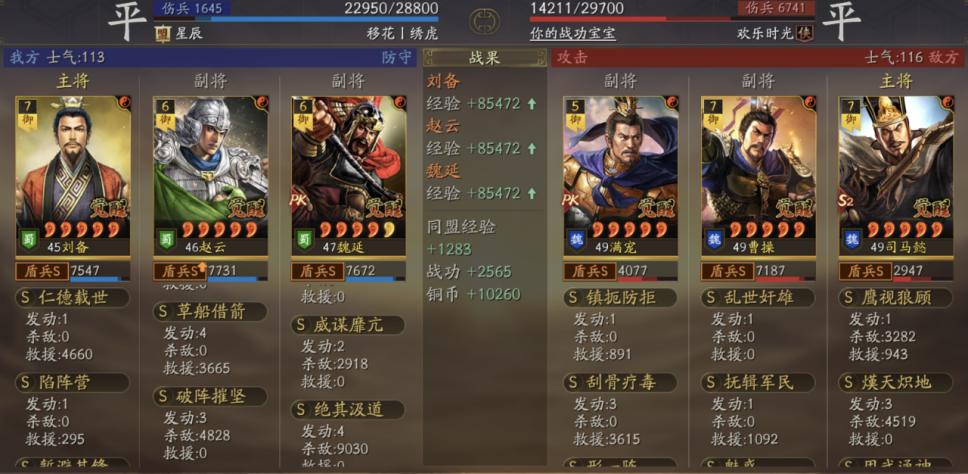
Task: Open Cao Cao's (曹操) hero portrait
Action: [x=758, y=175]
